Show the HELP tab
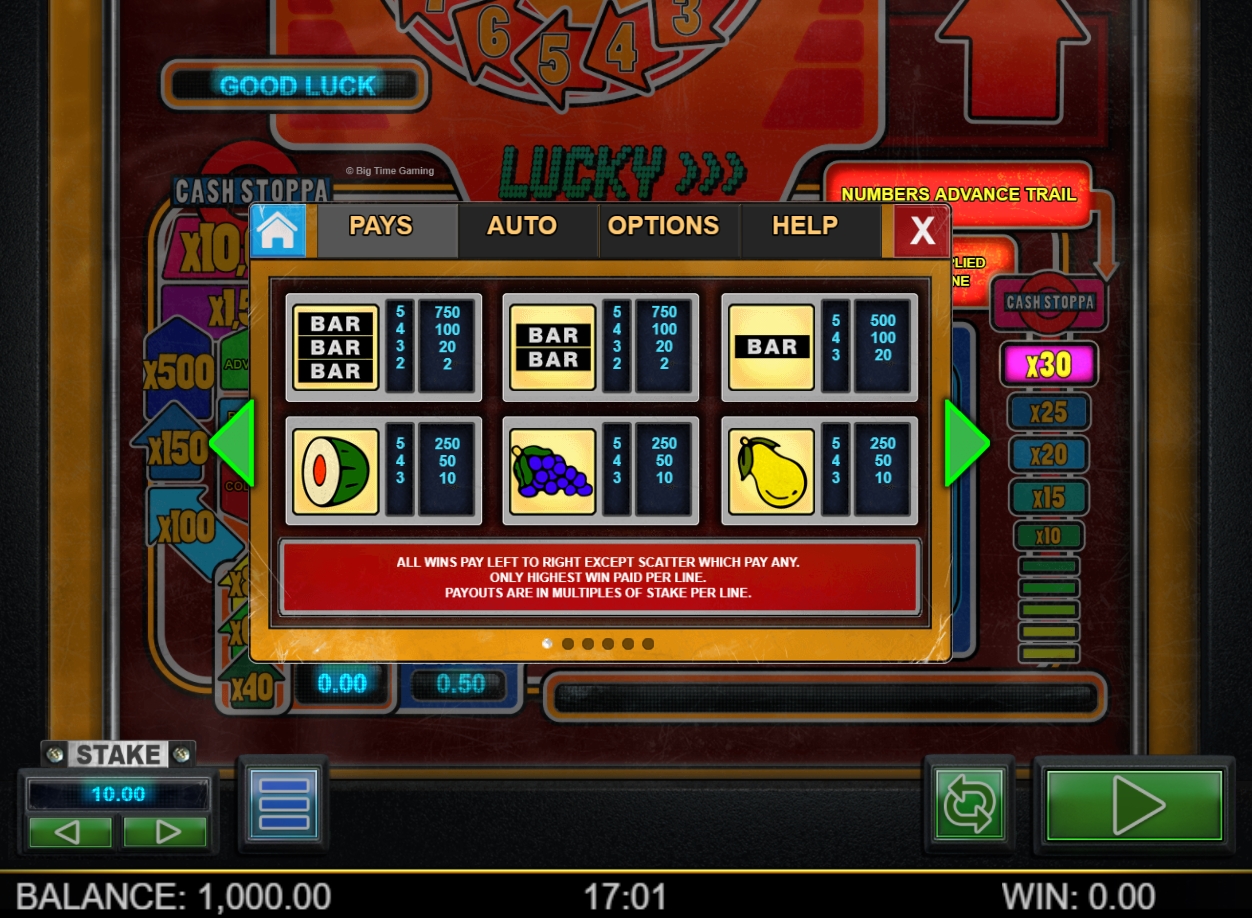 (805, 227)
